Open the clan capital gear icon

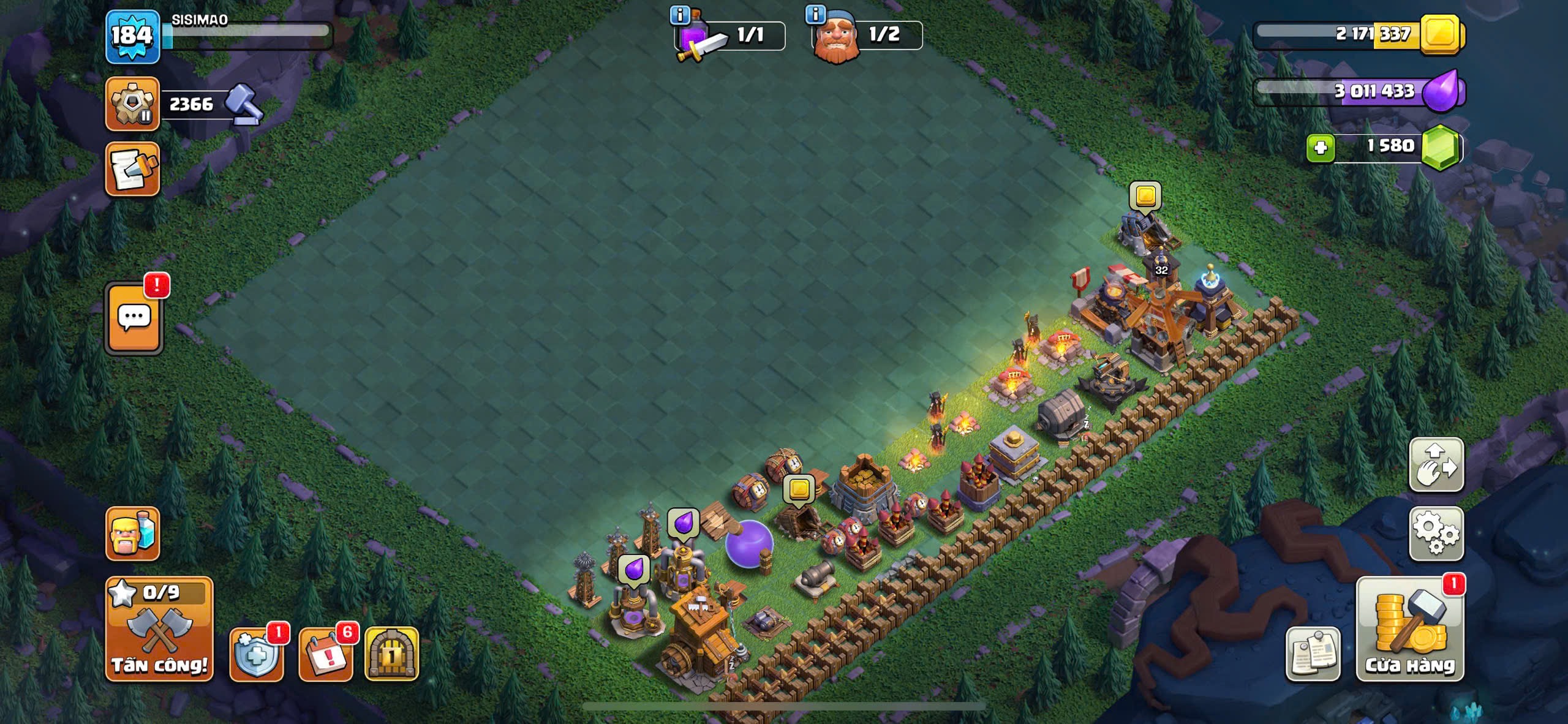point(132,104)
